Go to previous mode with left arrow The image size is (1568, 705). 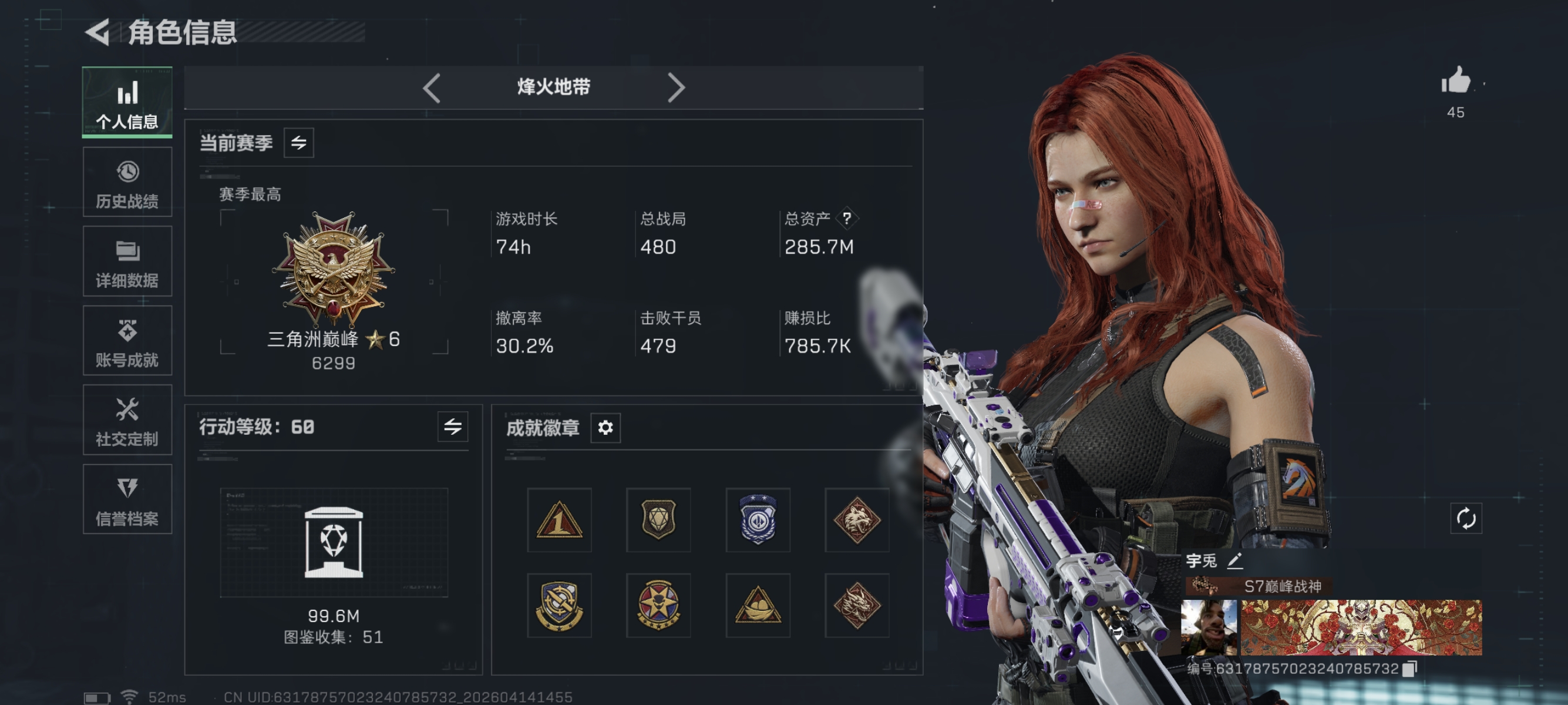point(432,87)
